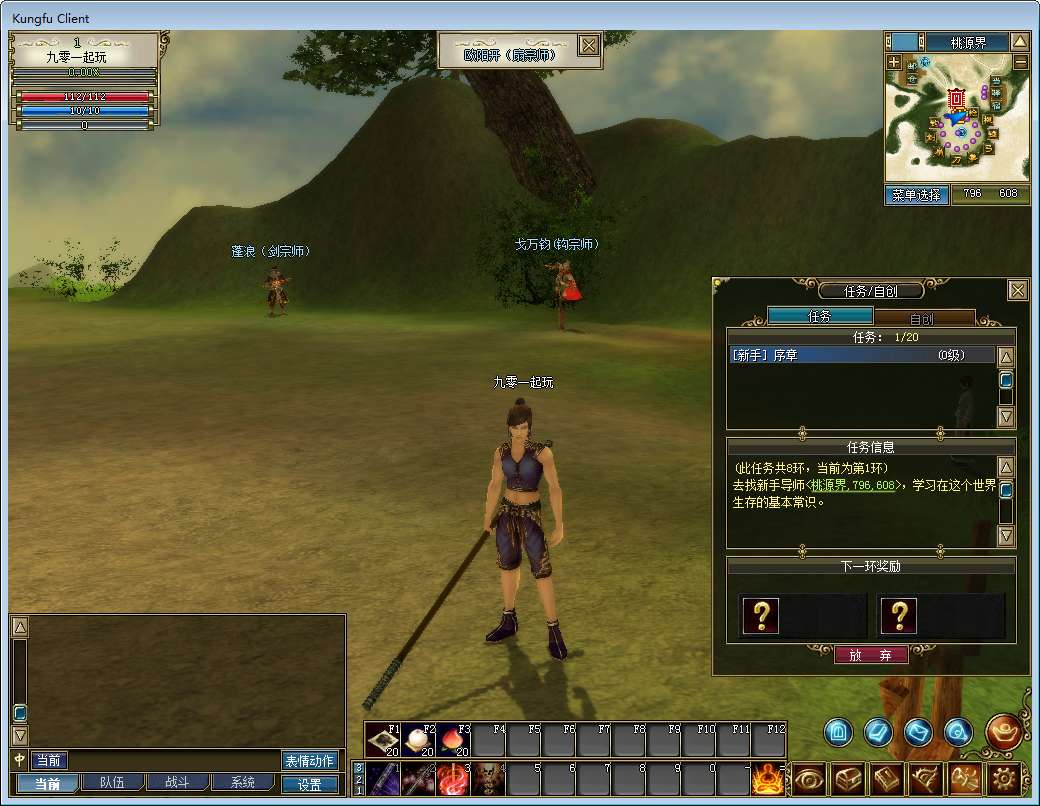
Task: Zoom in the minimap with the plus button
Action: click(893, 62)
